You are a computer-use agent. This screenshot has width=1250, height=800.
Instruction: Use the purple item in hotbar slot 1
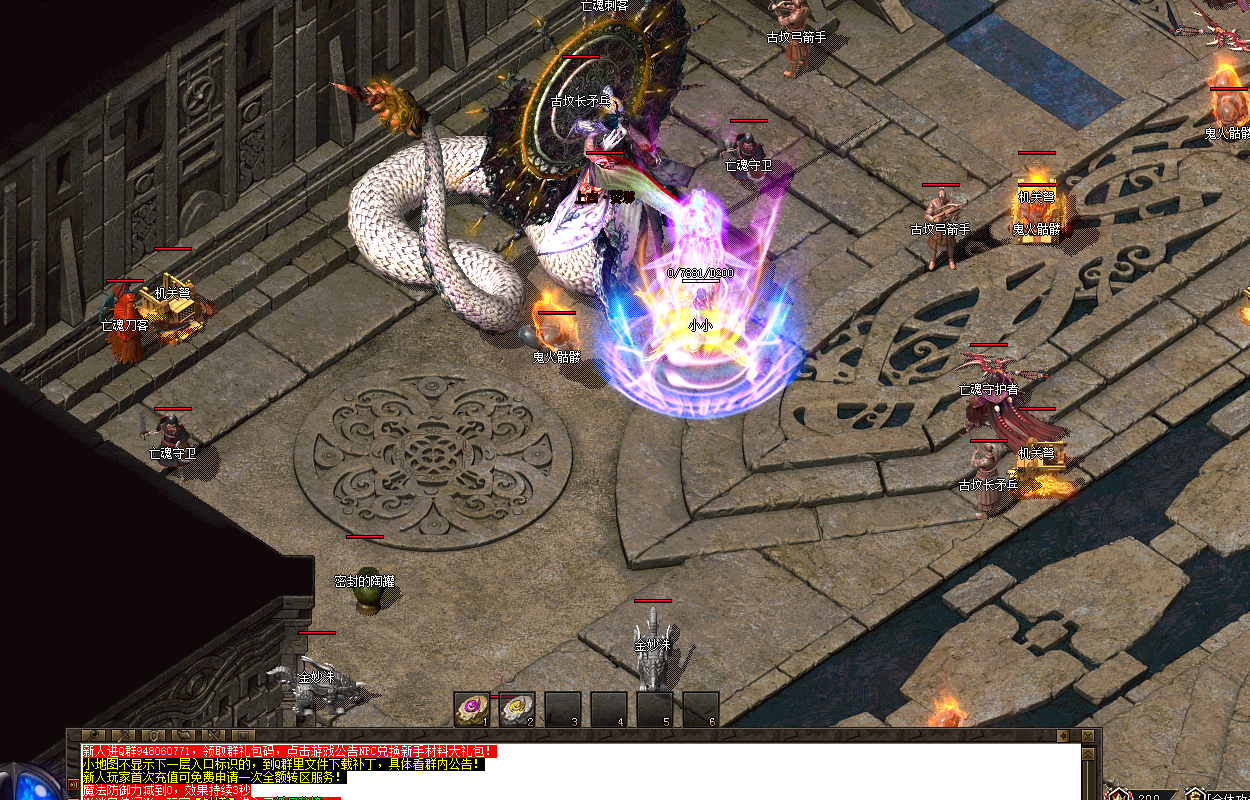[471, 708]
